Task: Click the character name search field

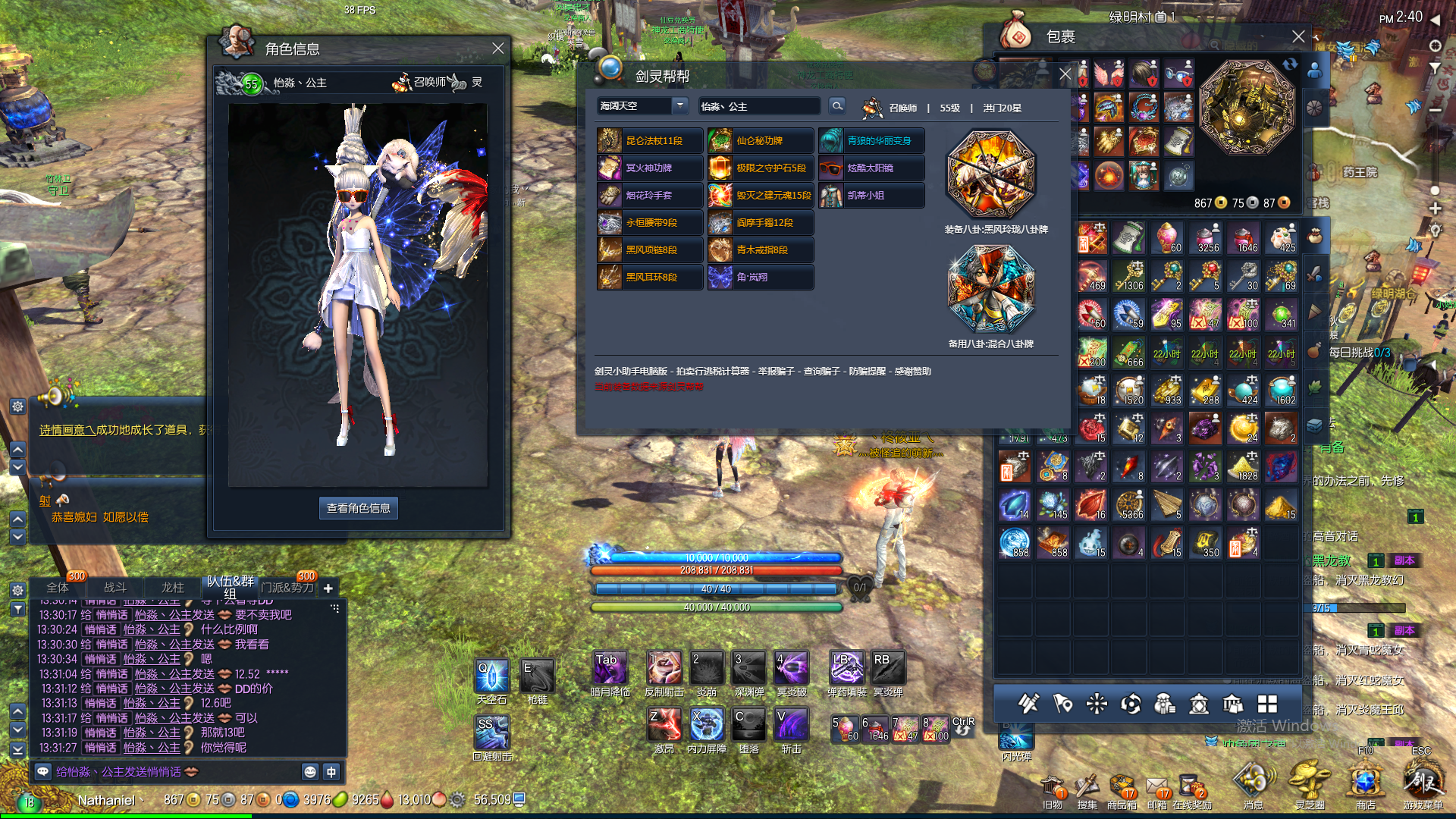Action: coord(758,106)
